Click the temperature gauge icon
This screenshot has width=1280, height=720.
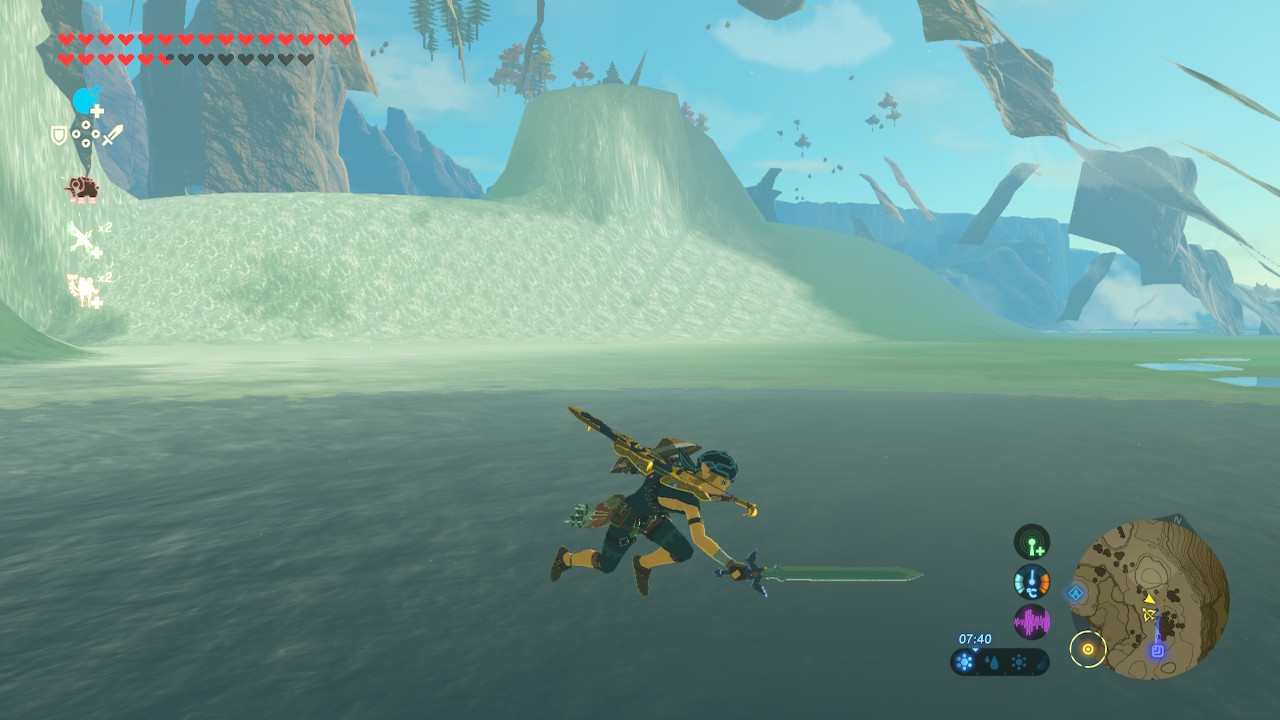pos(1032,581)
